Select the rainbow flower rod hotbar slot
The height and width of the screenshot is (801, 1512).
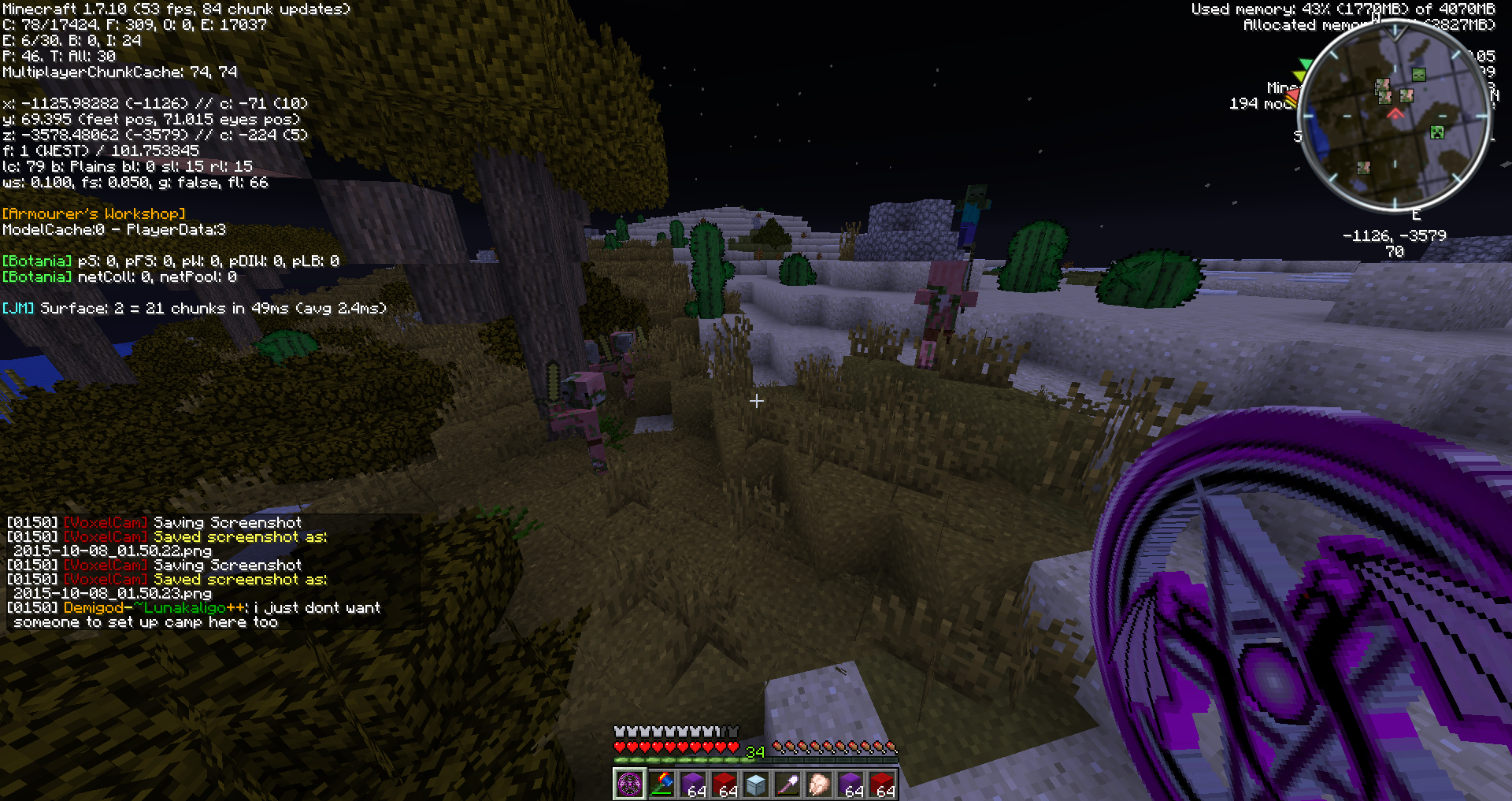661,784
